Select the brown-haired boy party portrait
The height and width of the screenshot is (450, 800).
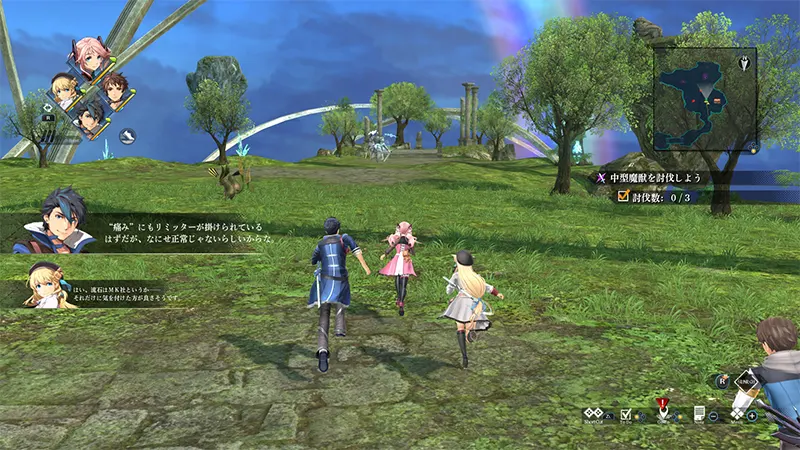114,90
